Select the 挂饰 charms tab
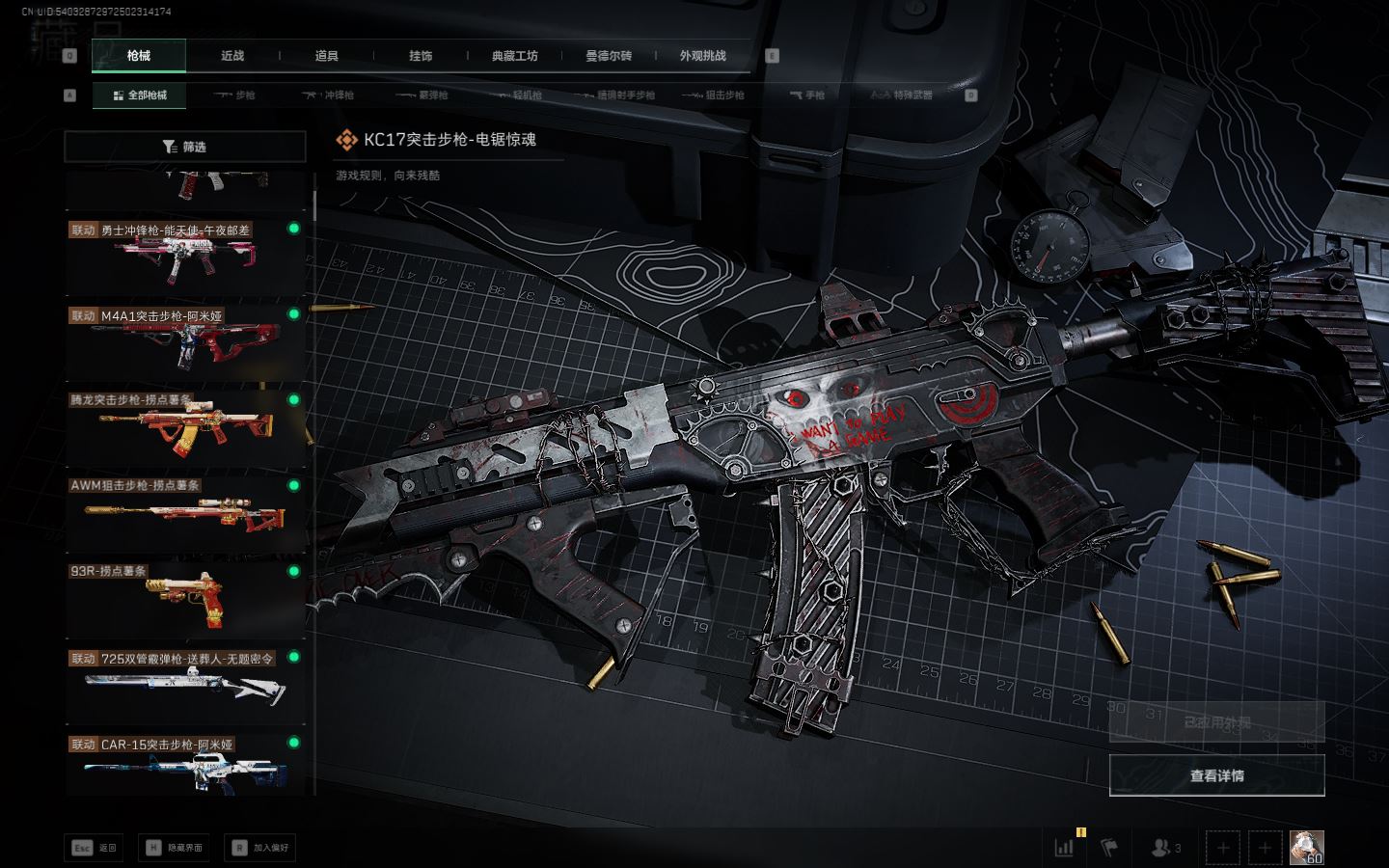This screenshot has height=868, width=1389. [x=421, y=56]
